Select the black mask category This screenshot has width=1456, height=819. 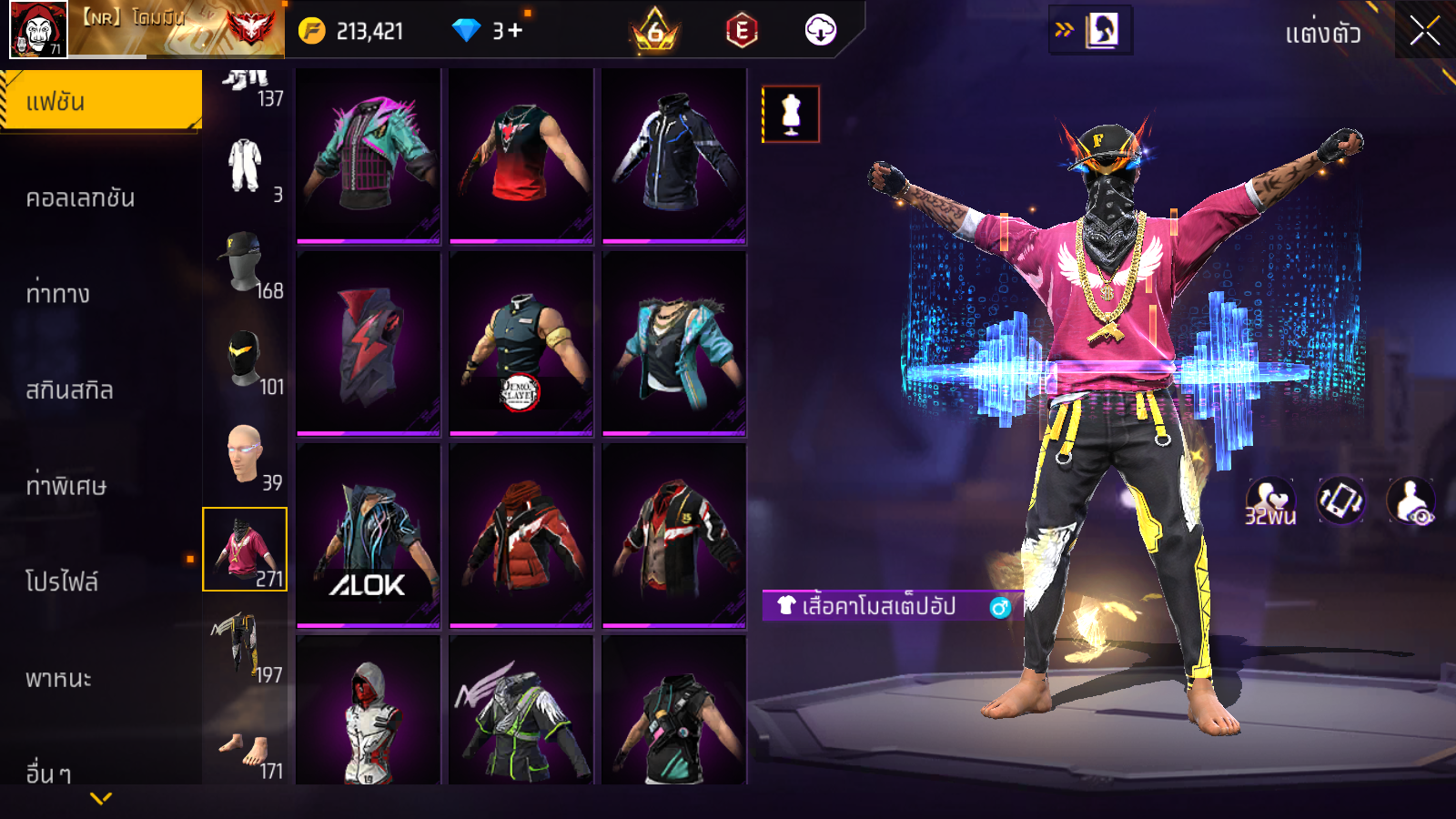click(x=244, y=360)
